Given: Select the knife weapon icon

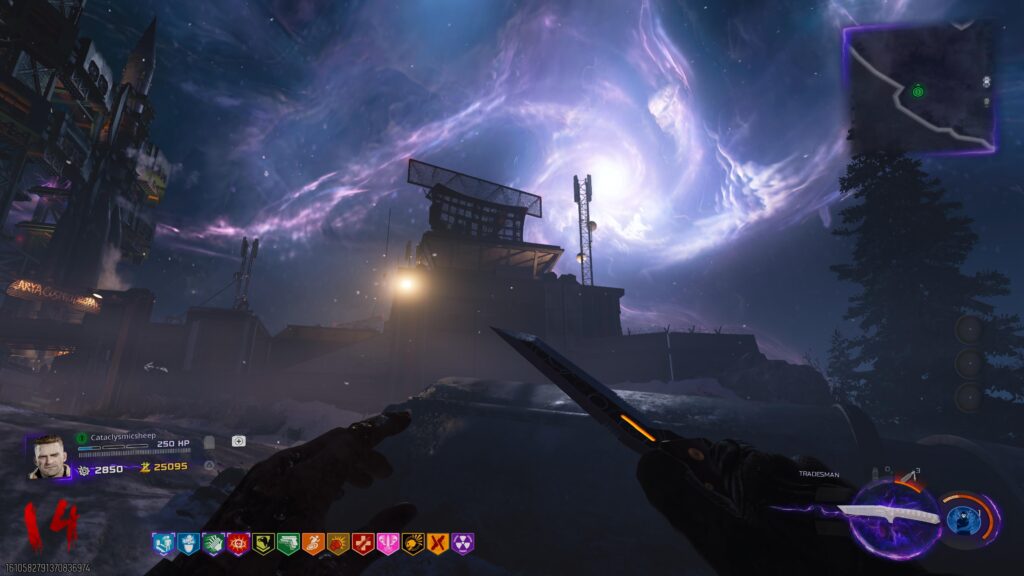Looking at the screenshot, I should coord(887,513).
